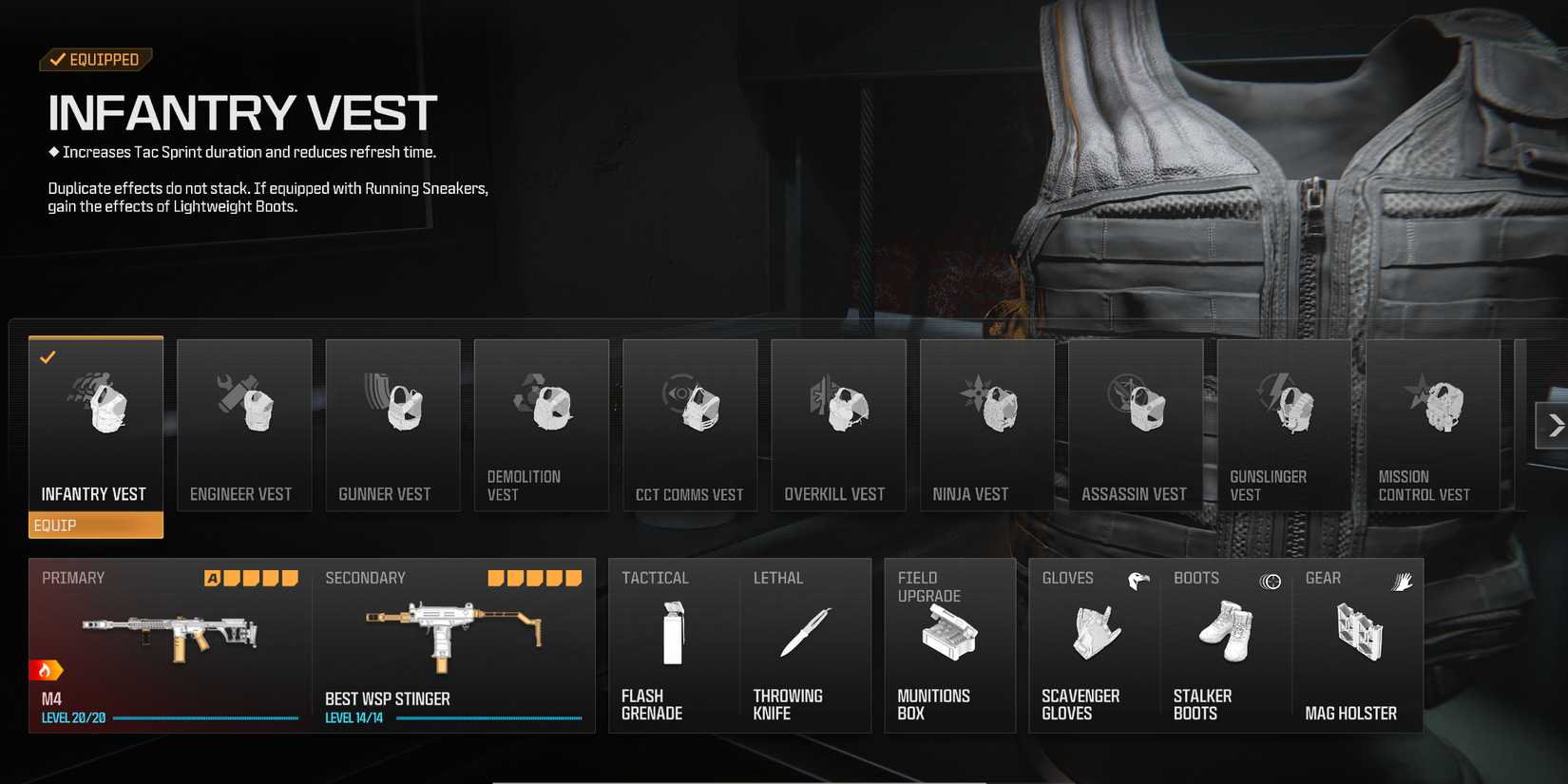Screen dimensions: 1568x784
Task: Choose the Gunslinger Vest
Action: tap(1284, 425)
